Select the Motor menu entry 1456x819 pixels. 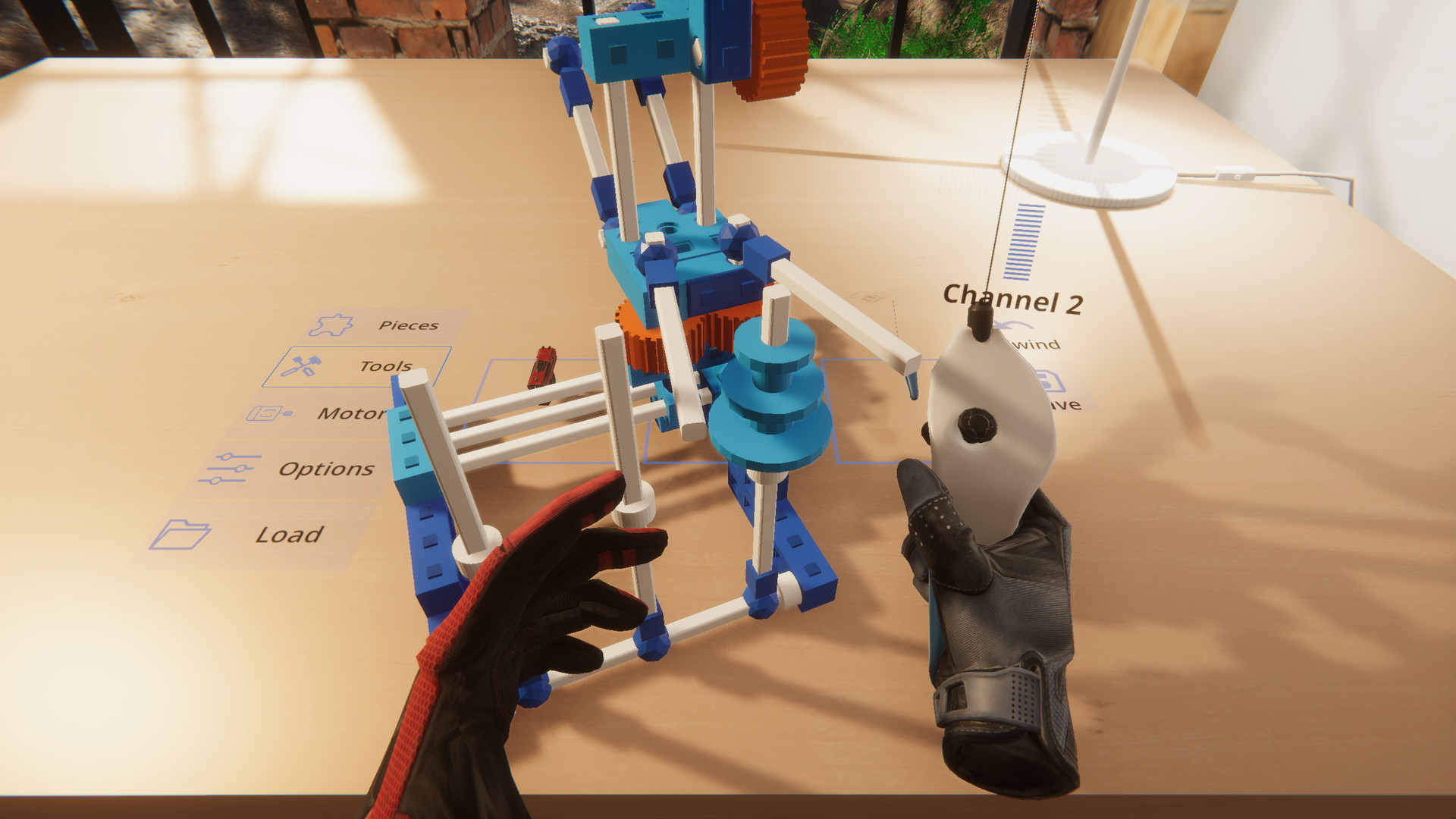[x=353, y=413]
